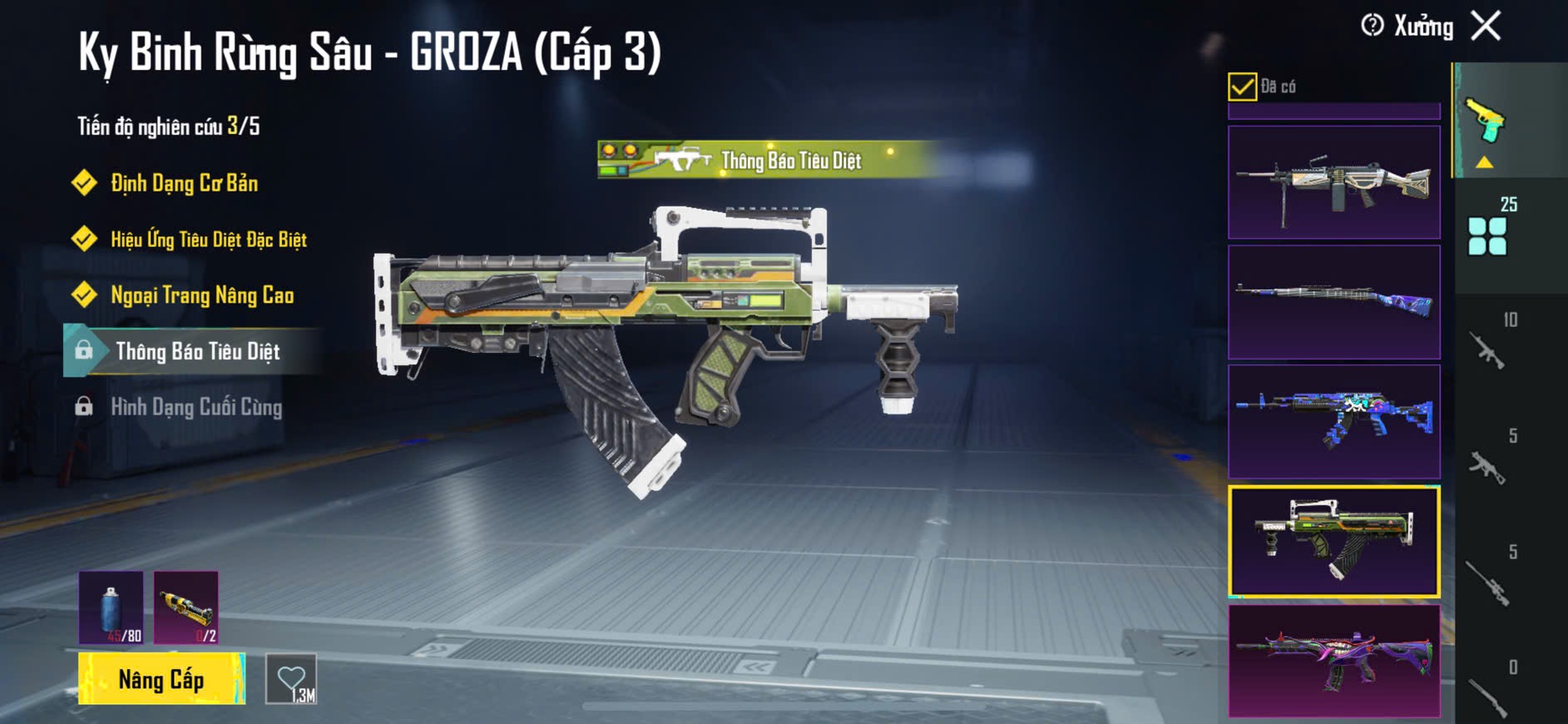Image resolution: width=1568 pixels, height=724 pixels.
Task: Click the yellow Nâng Cấp button
Action: [161, 679]
